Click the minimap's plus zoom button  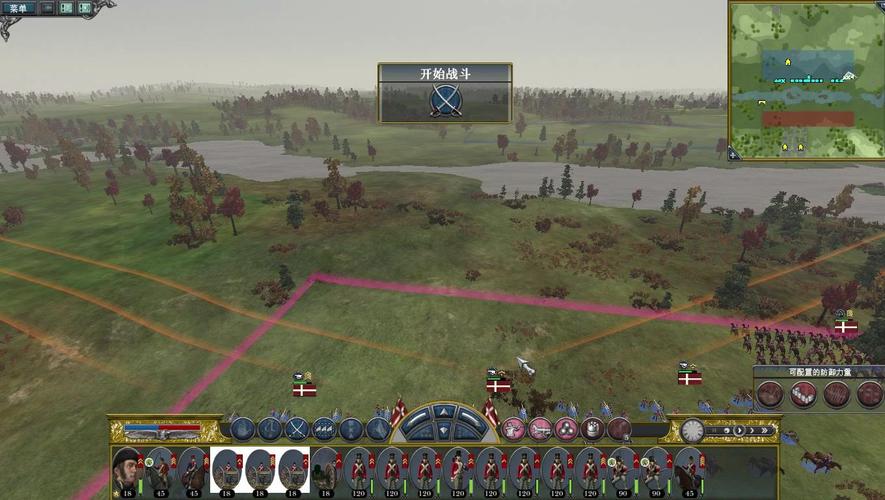pos(733,154)
